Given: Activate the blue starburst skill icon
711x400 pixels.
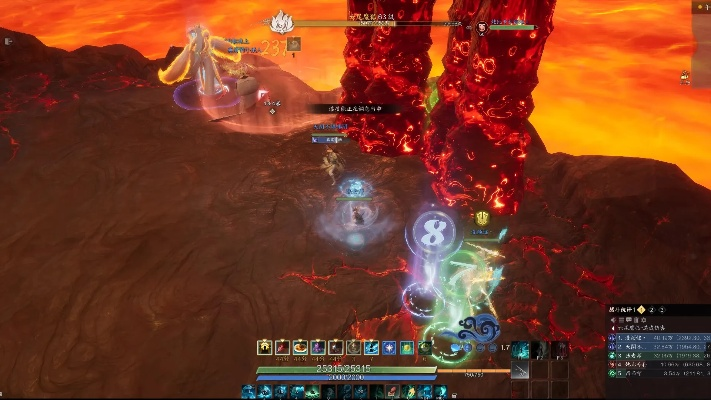Looking at the screenshot, I should tap(389, 347).
